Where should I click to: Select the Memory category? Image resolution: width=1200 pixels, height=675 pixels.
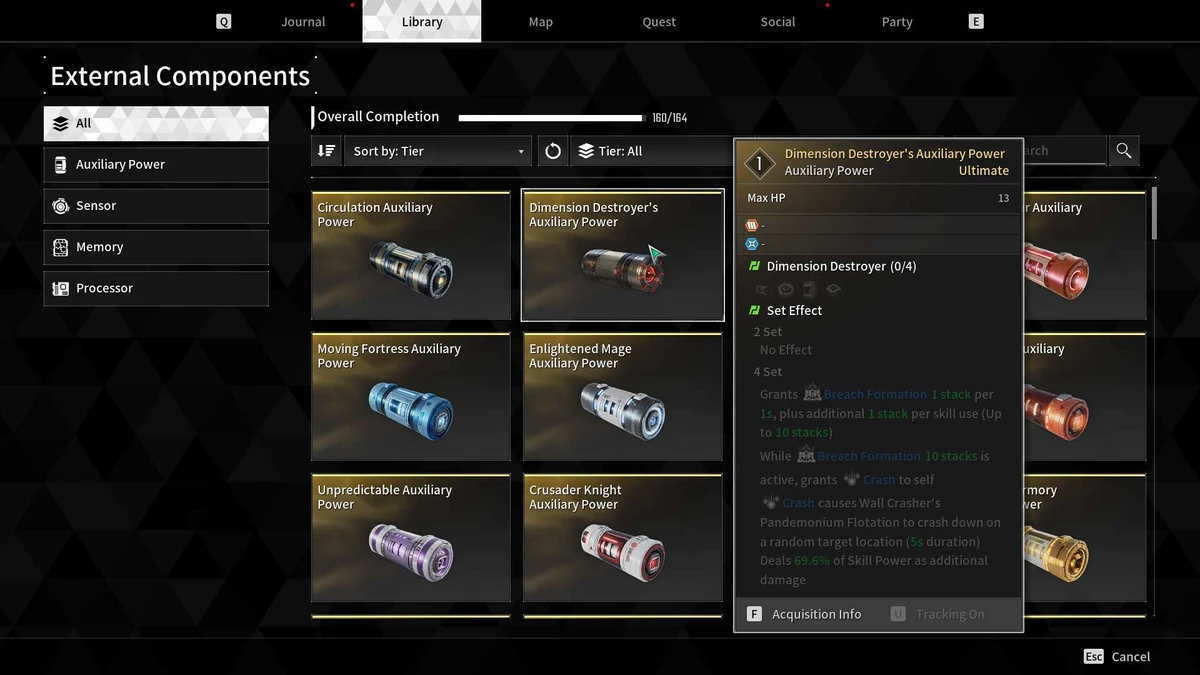156,247
